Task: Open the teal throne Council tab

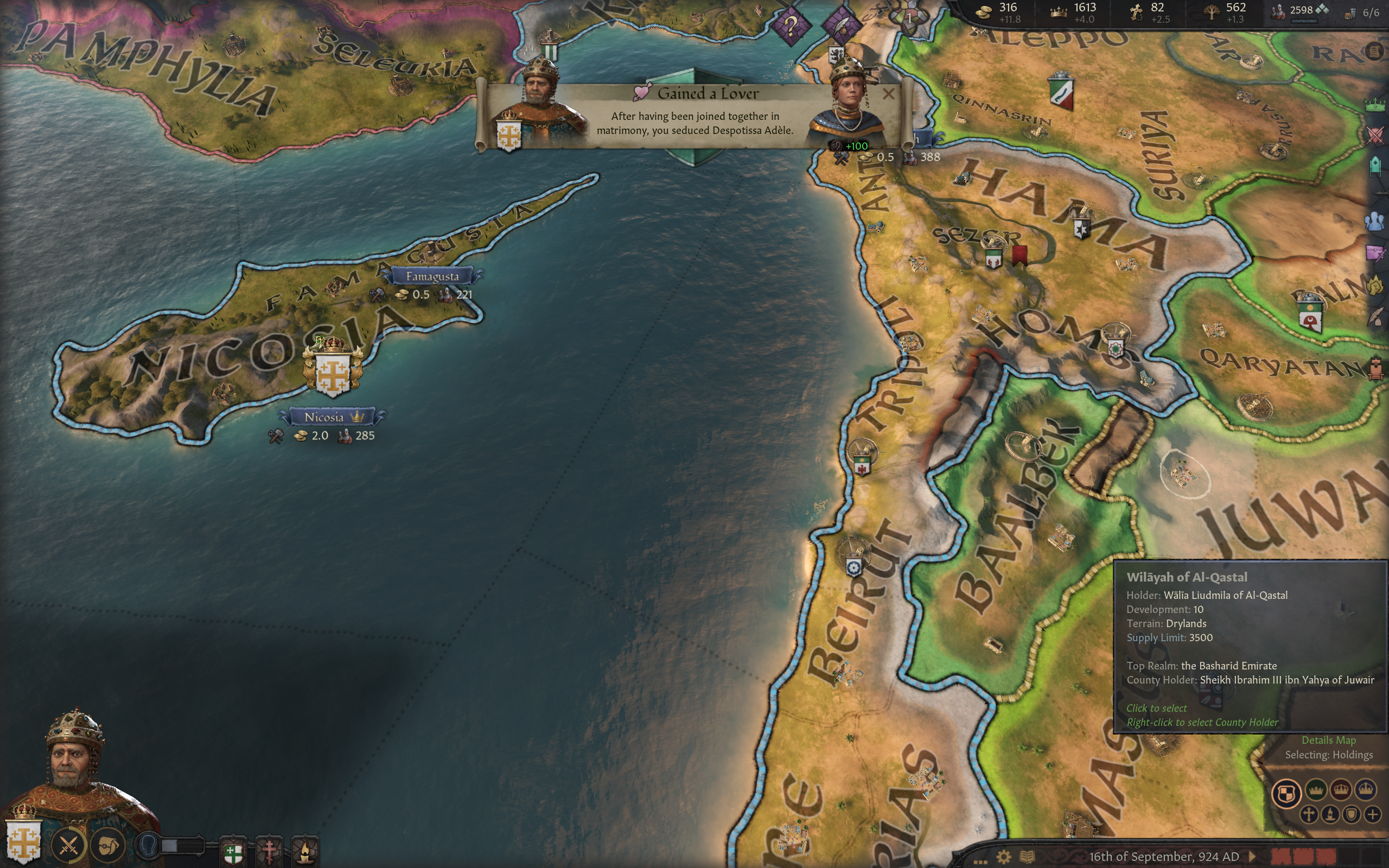Action: coord(1375,167)
